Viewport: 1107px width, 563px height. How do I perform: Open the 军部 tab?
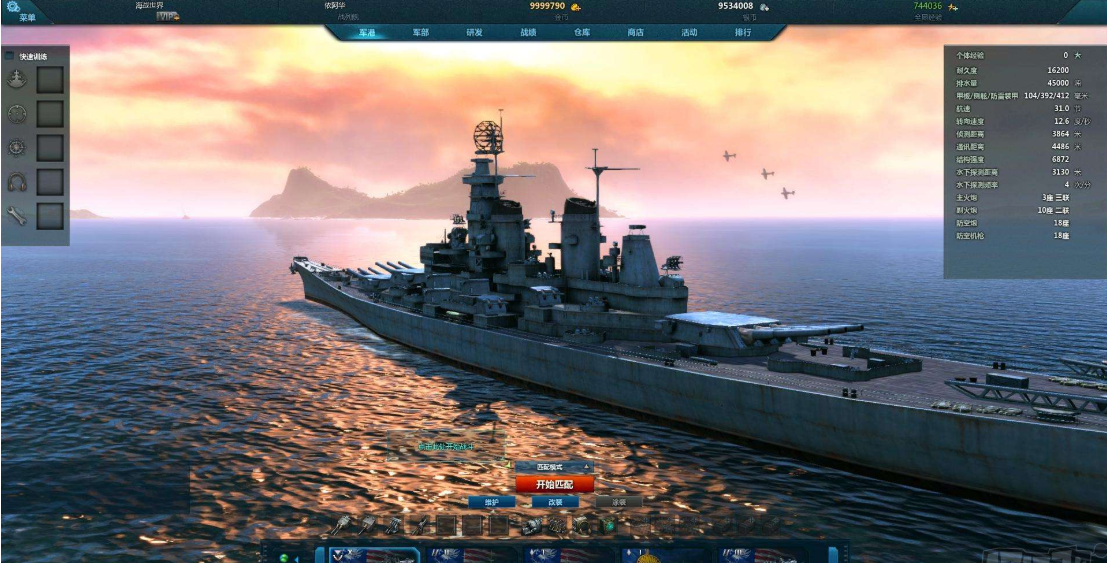pyautogui.click(x=421, y=32)
